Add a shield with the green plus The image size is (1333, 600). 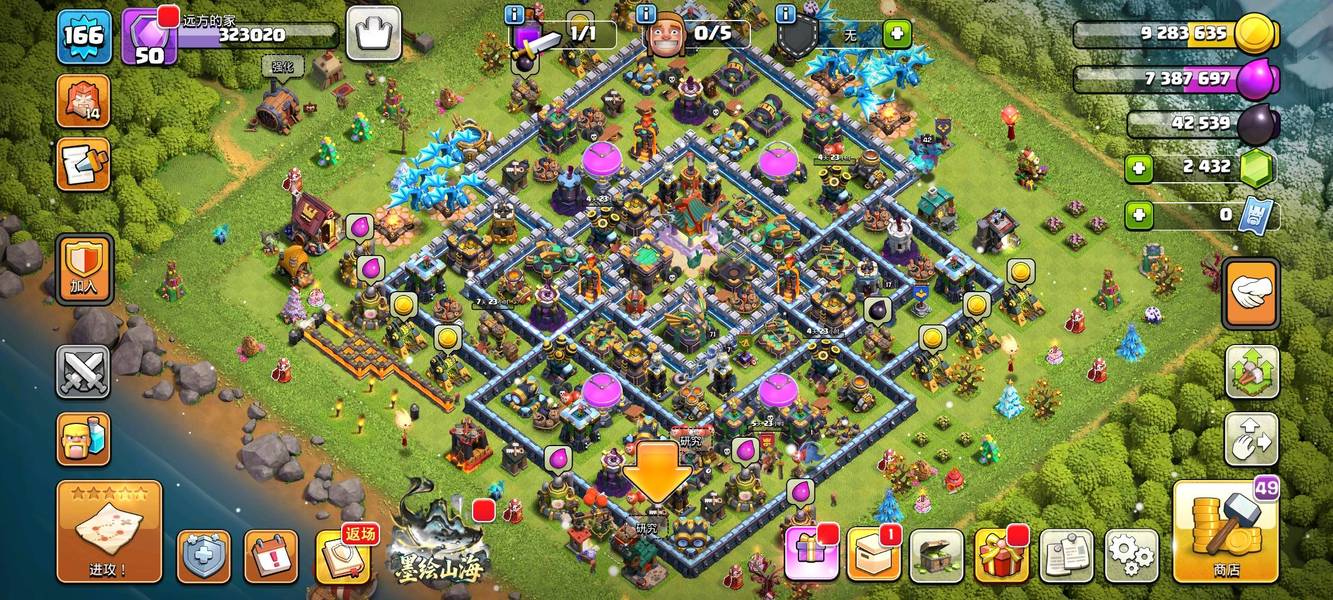tap(896, 34)
